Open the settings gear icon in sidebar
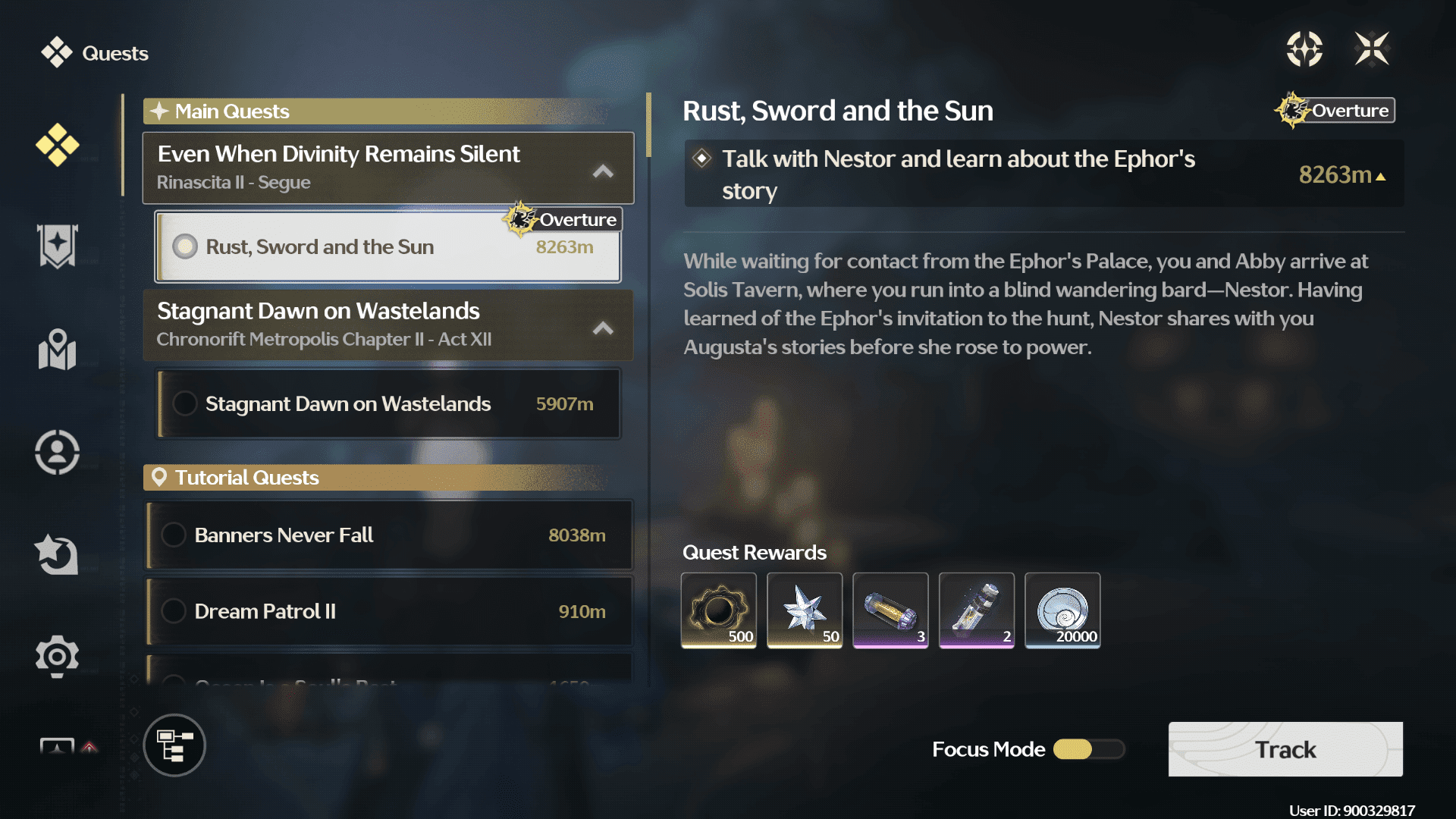The height and width of the screenshot is (819, 1456). (57, 657)
